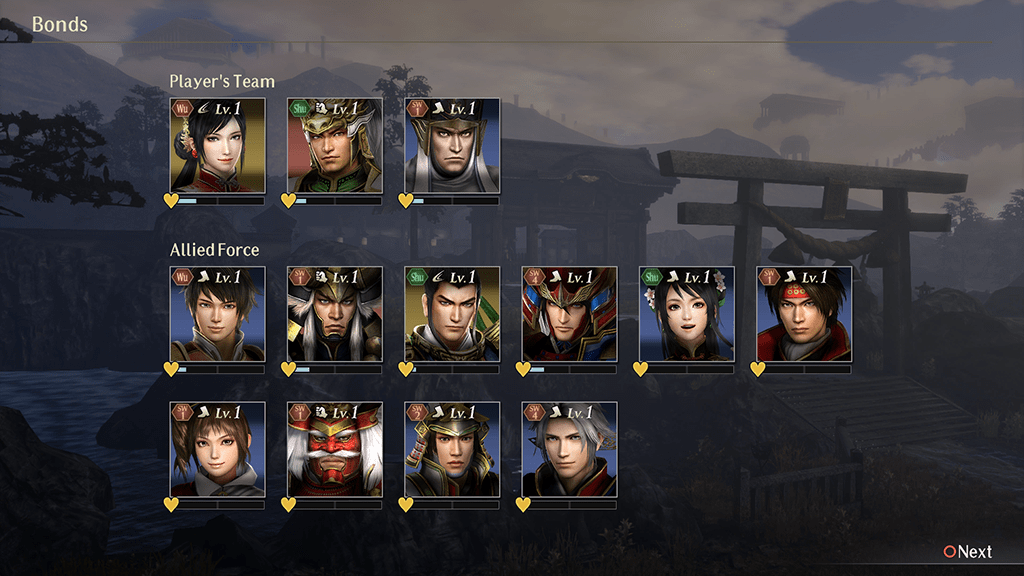Choose the silver-haired man portrait
Image resolution: width=1024 pixels, height=576 pixels.
click(x=569, y=450)
